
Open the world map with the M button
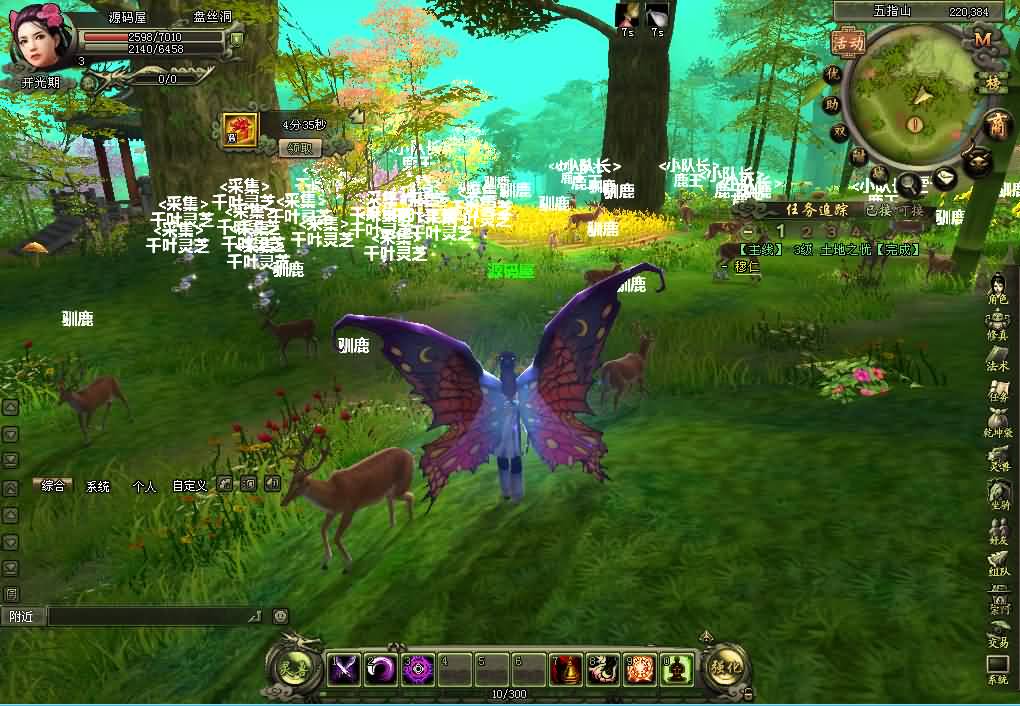coord(983,38)
